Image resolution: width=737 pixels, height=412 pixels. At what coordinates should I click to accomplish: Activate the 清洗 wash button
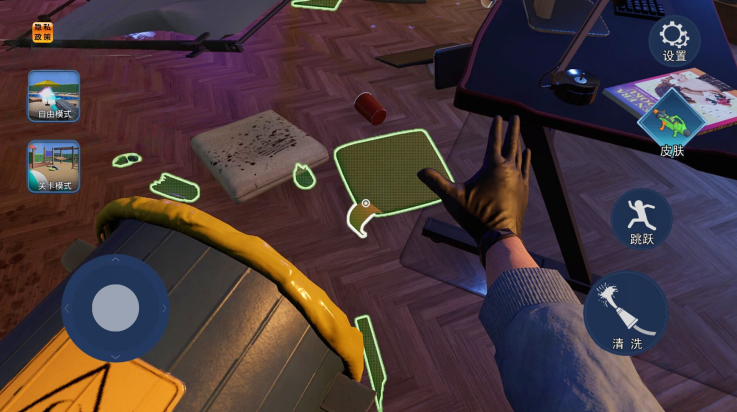click(626, 312)
